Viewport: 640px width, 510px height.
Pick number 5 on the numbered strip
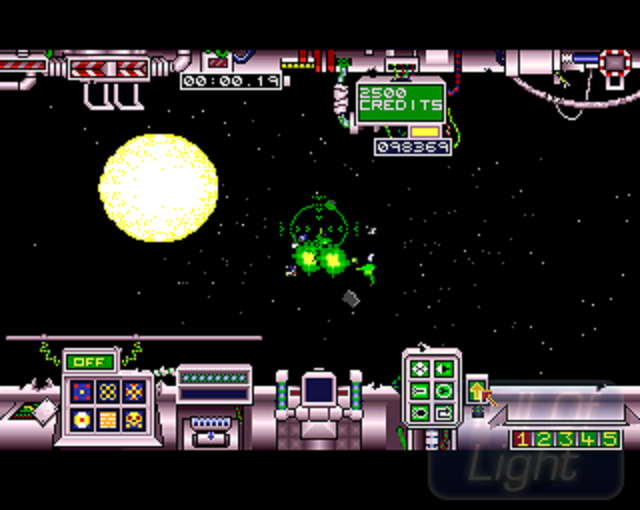[610, 439]
